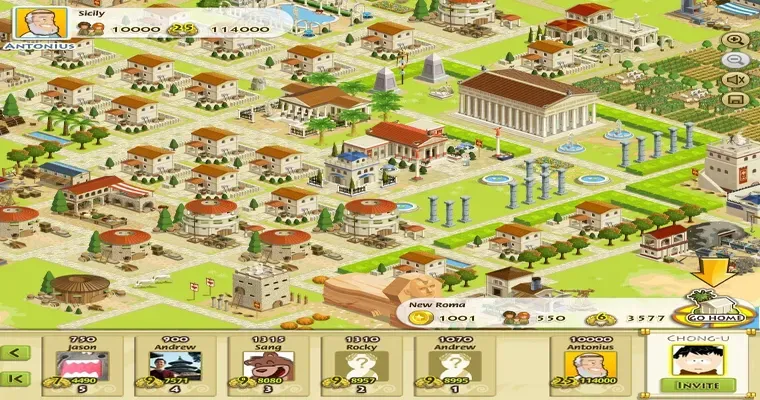Click the single left arrow on friends list
Image resolution: width=760 pixels, height=400 pixels.
16,352
